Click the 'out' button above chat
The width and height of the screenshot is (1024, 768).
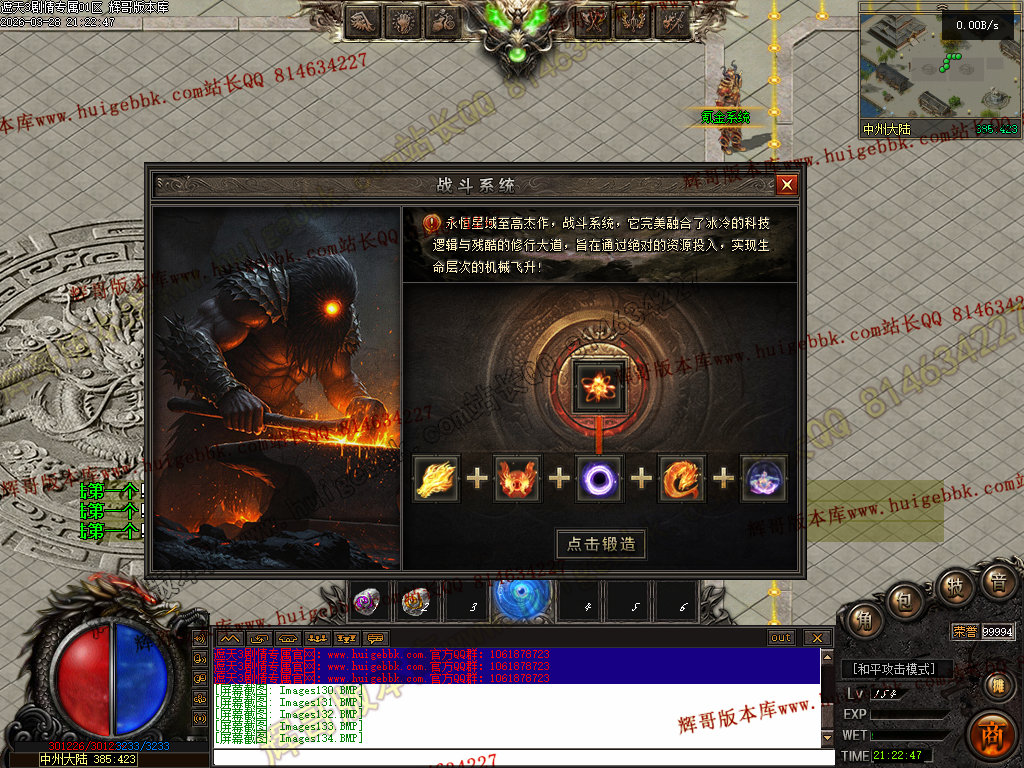781,638
